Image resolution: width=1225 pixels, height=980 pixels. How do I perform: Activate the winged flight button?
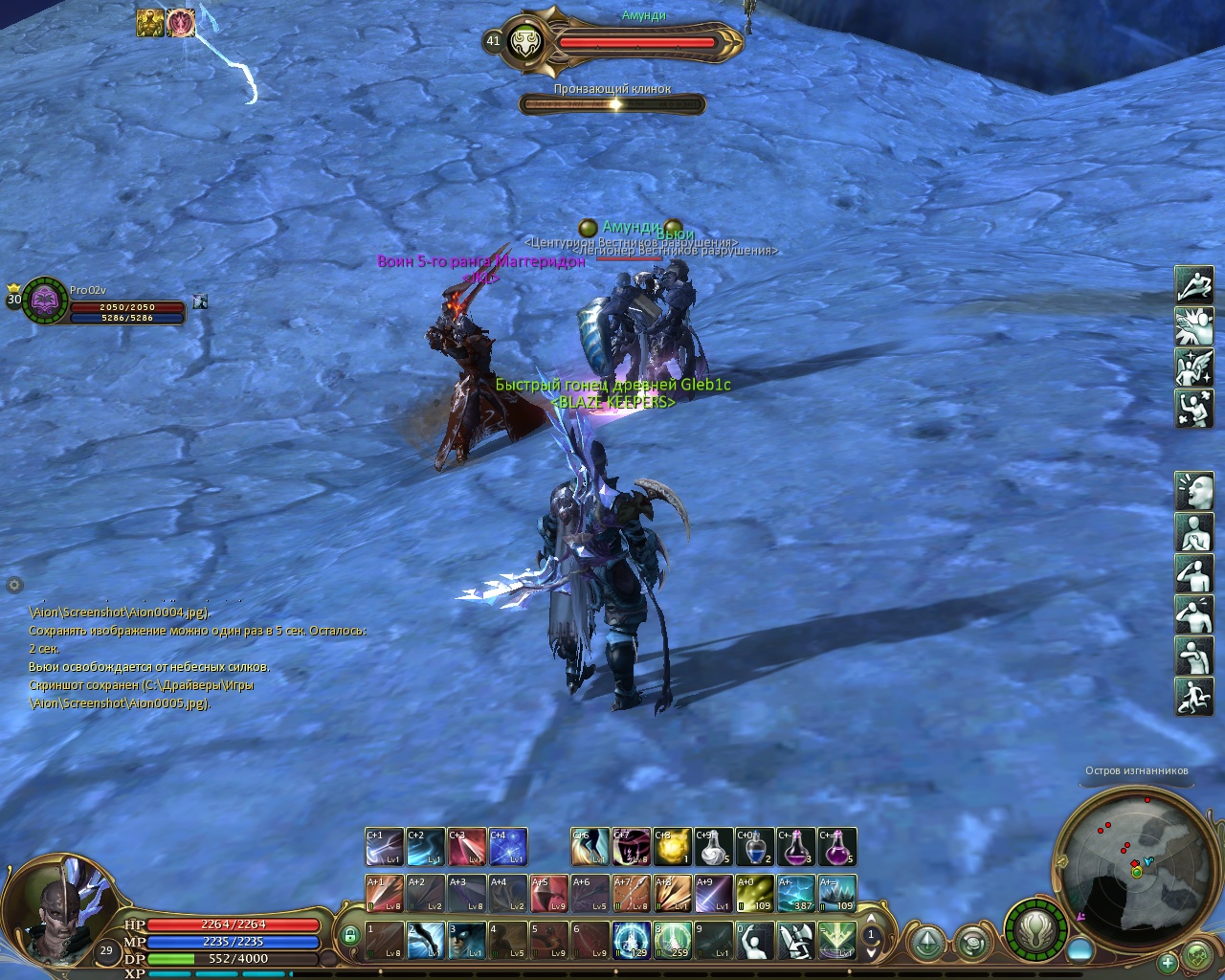coord(1036,929)
